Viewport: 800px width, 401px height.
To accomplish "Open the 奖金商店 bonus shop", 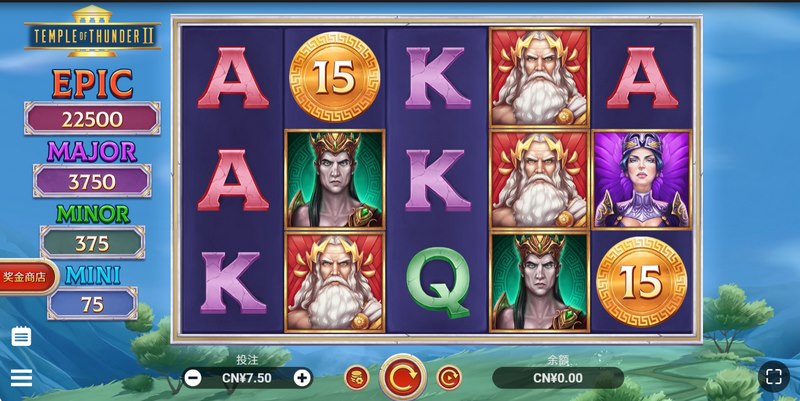I will 25,277.
